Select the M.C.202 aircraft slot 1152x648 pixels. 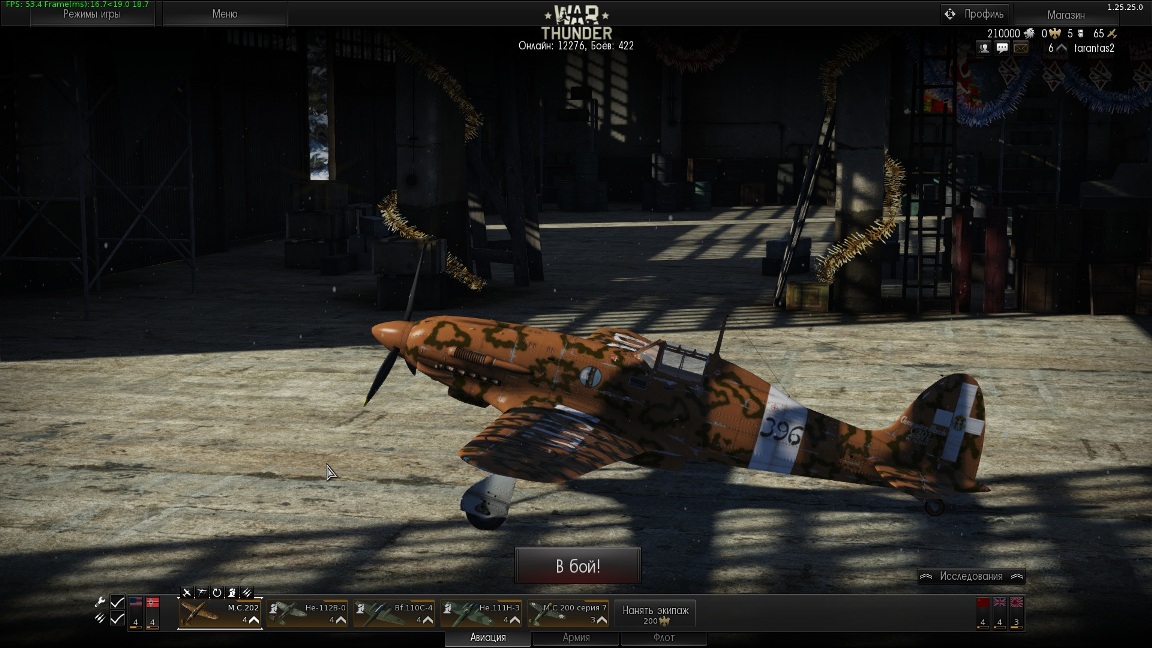tap(220, 612)
